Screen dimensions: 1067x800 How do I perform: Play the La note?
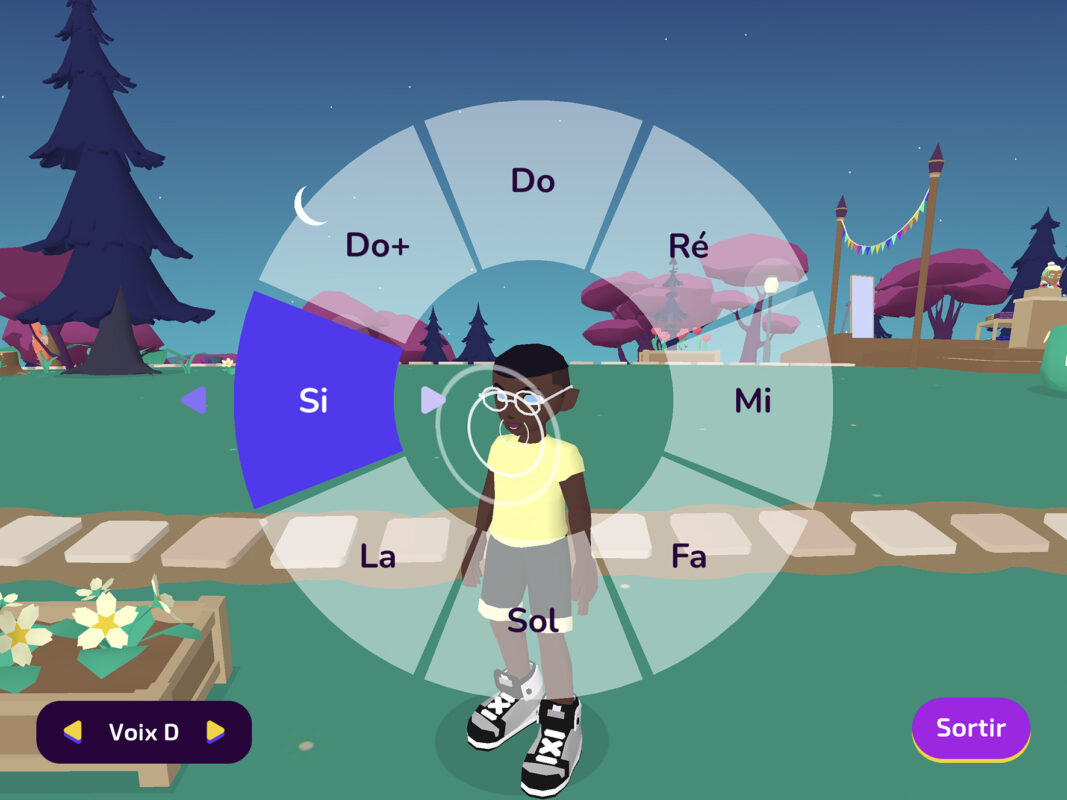[x=378, y=557]
